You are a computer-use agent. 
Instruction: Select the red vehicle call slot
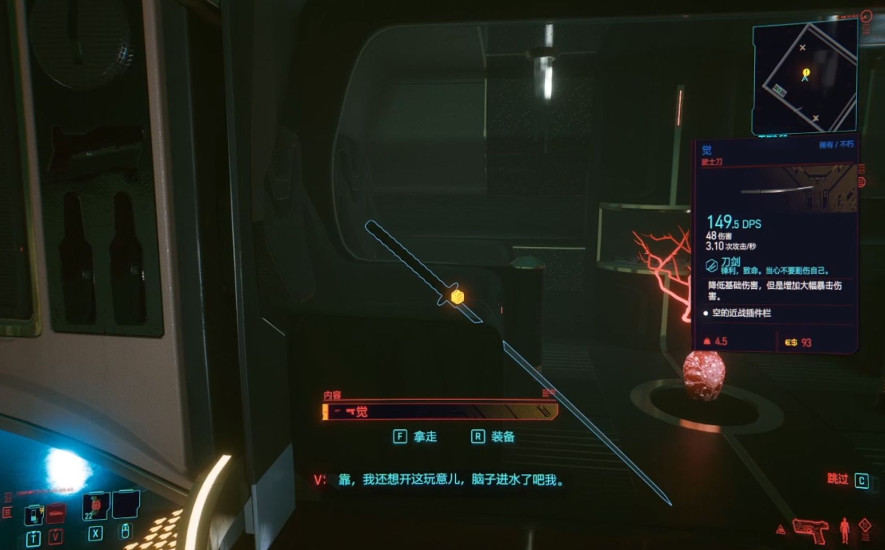click(x=57, y=514)
